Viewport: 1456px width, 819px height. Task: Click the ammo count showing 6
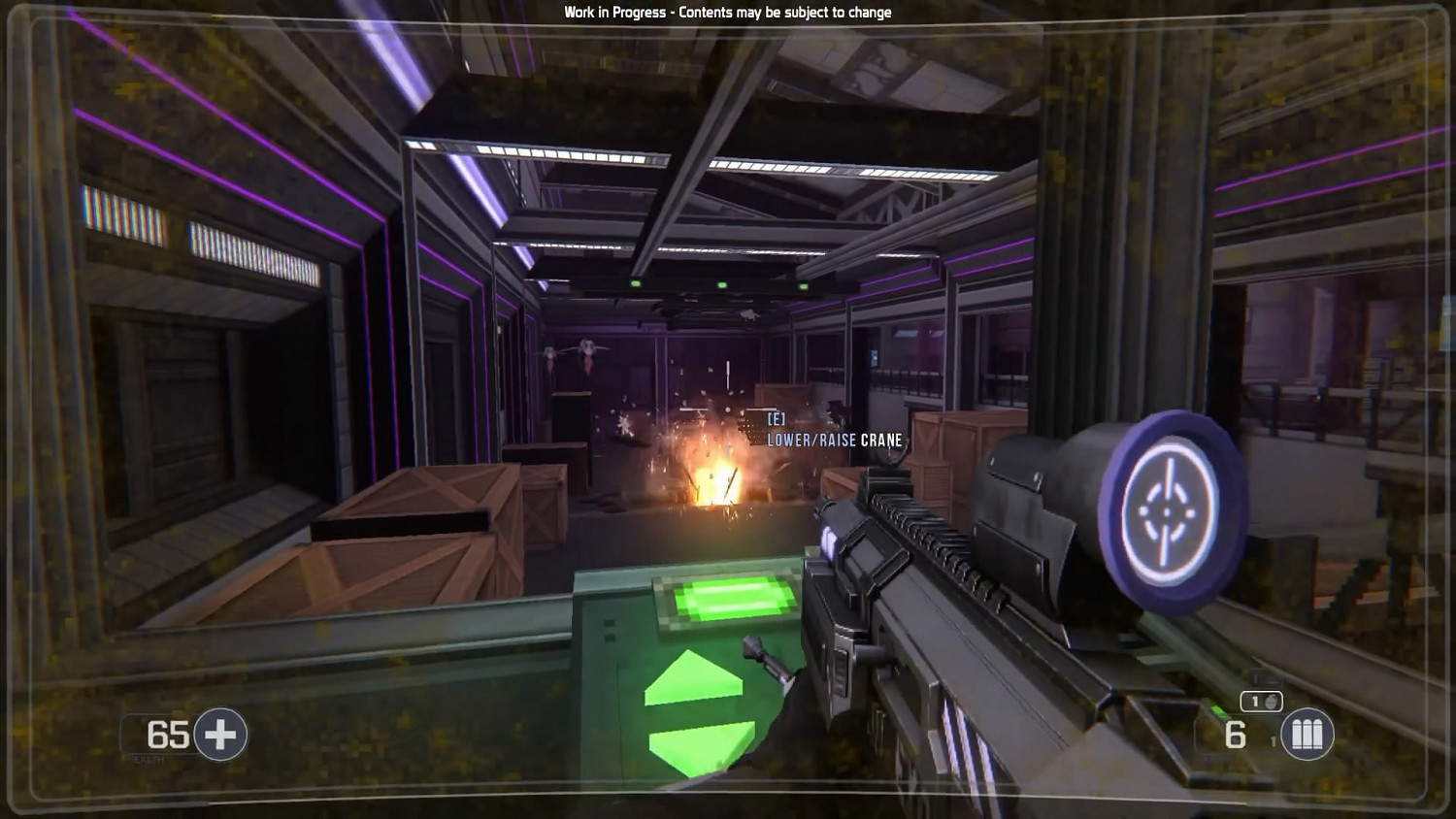[1235, 735]
